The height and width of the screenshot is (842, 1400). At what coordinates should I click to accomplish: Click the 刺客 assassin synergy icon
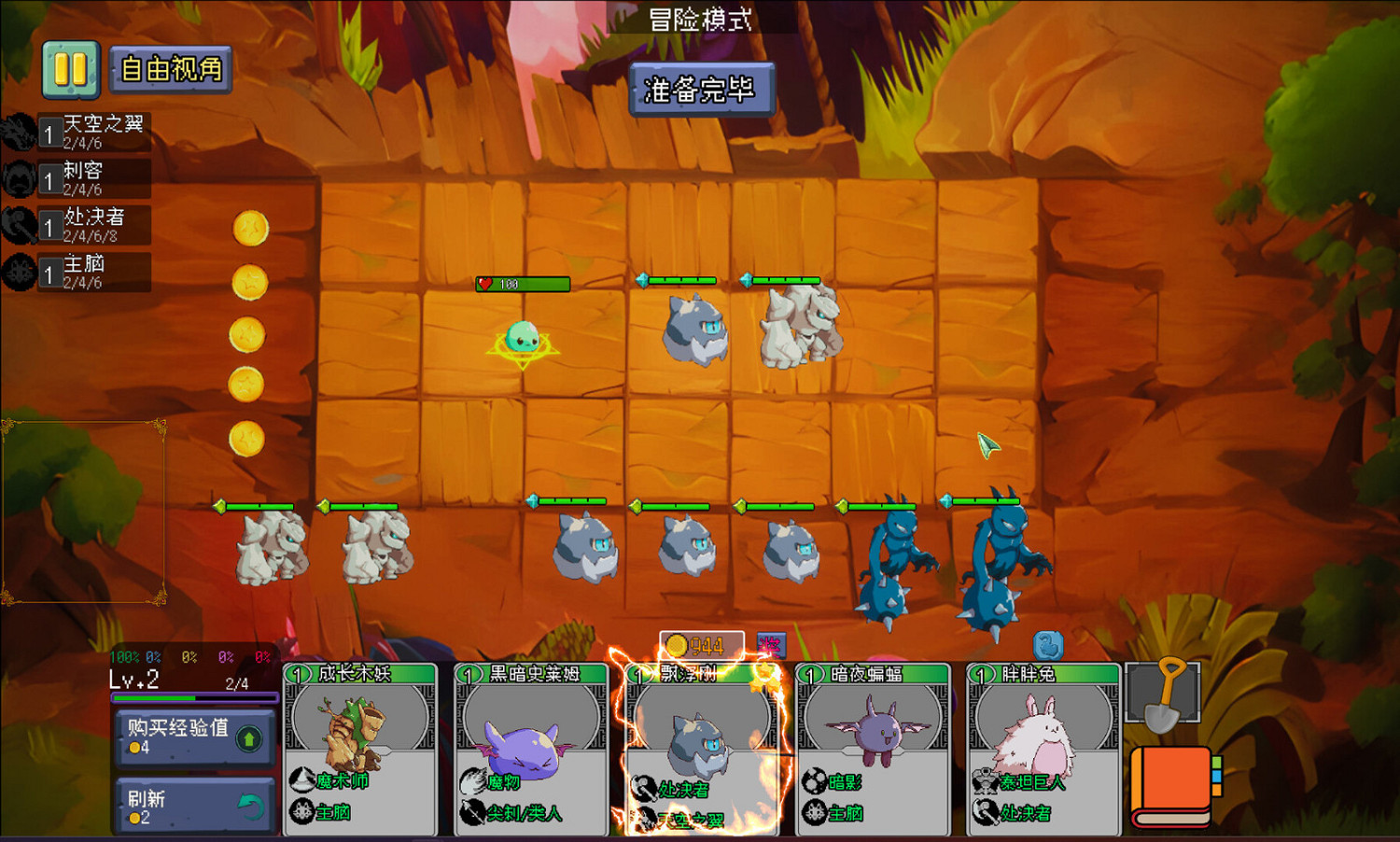(21, 177)
